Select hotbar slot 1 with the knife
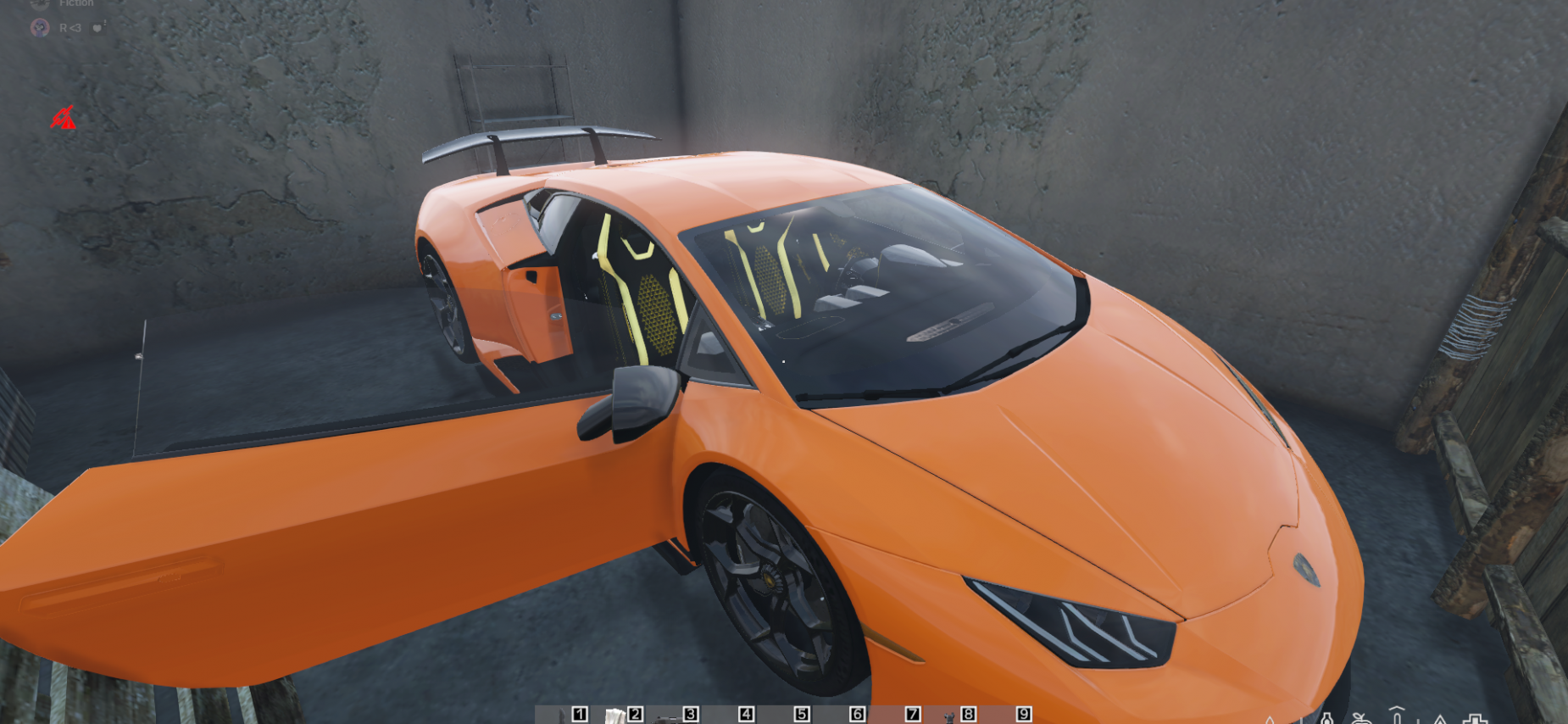 (564, 716)
